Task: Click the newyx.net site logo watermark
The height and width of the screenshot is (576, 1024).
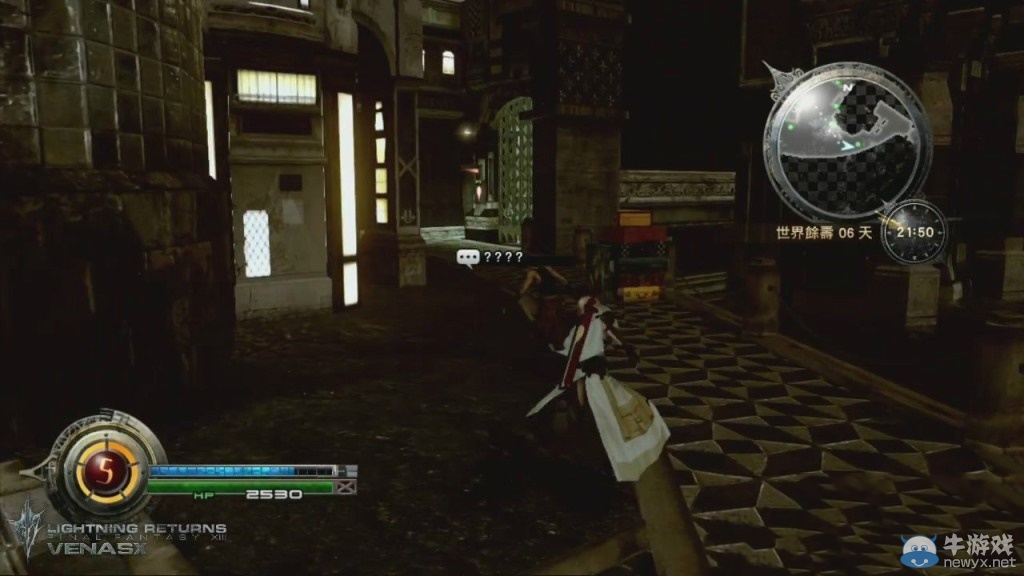Action: (x=958, y=550)
